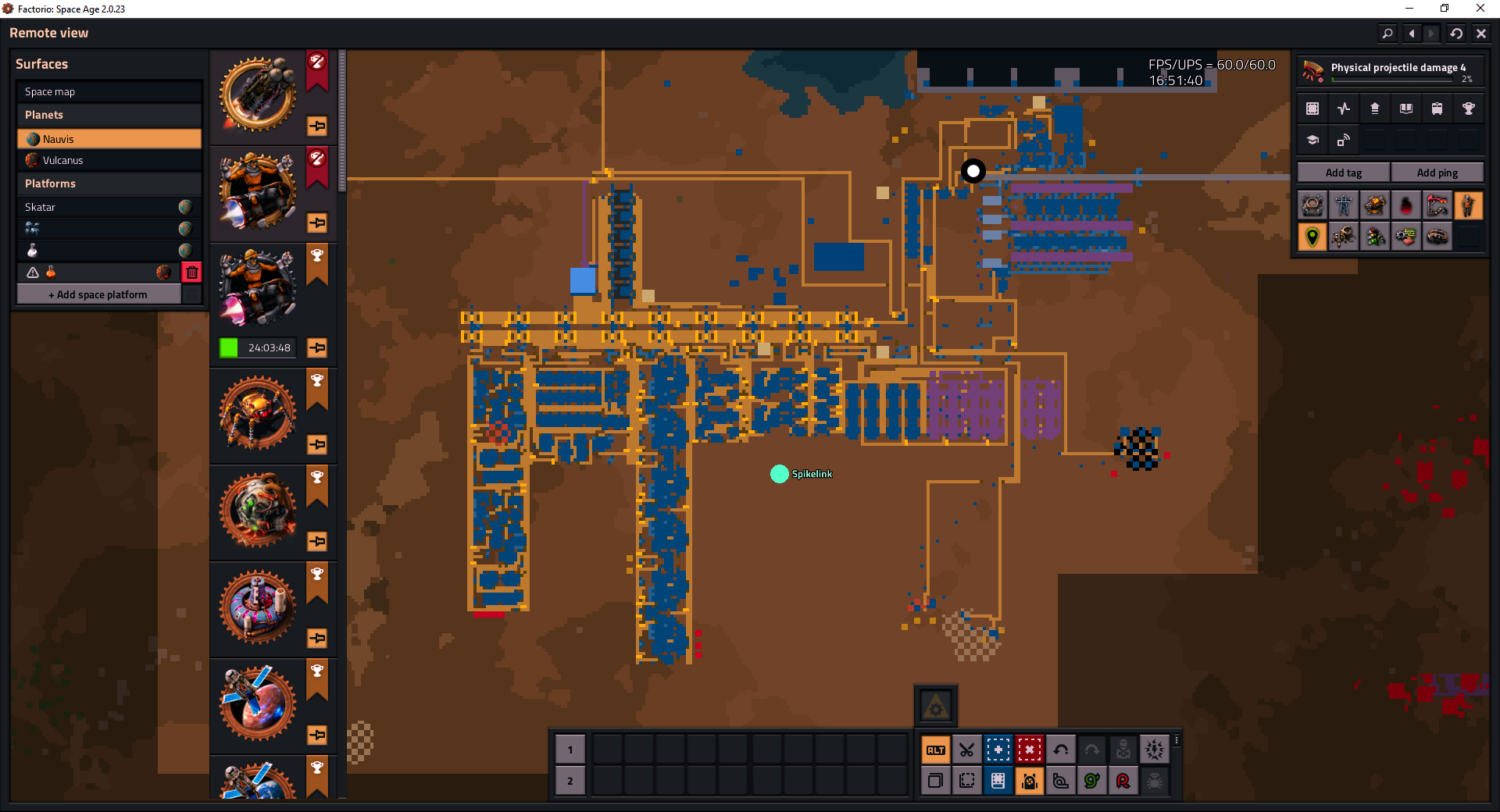Open the blue blueprint book shortcut

998,781
